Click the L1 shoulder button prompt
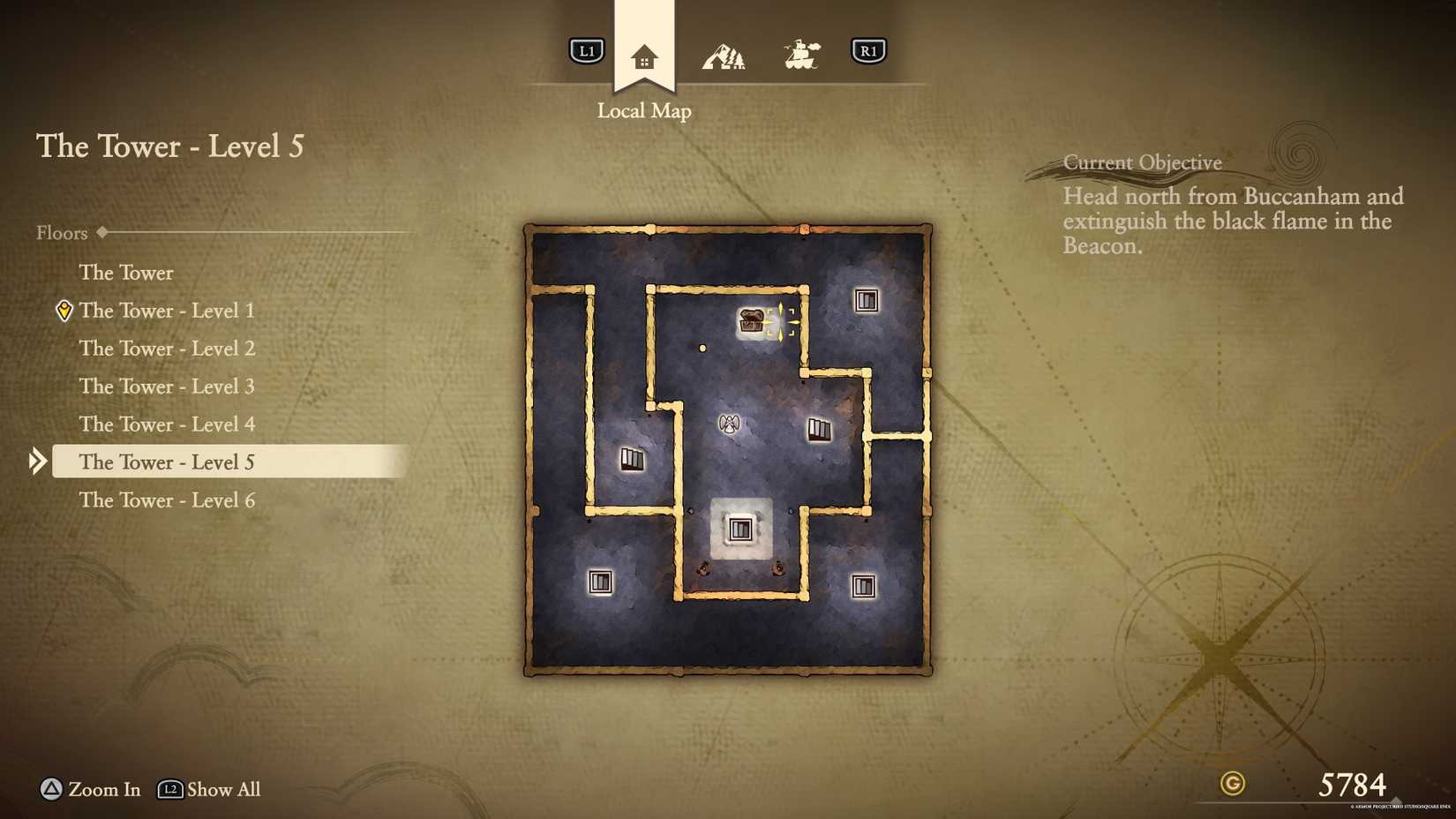This screenshot has height=819, width=1456. coord(585,51)
